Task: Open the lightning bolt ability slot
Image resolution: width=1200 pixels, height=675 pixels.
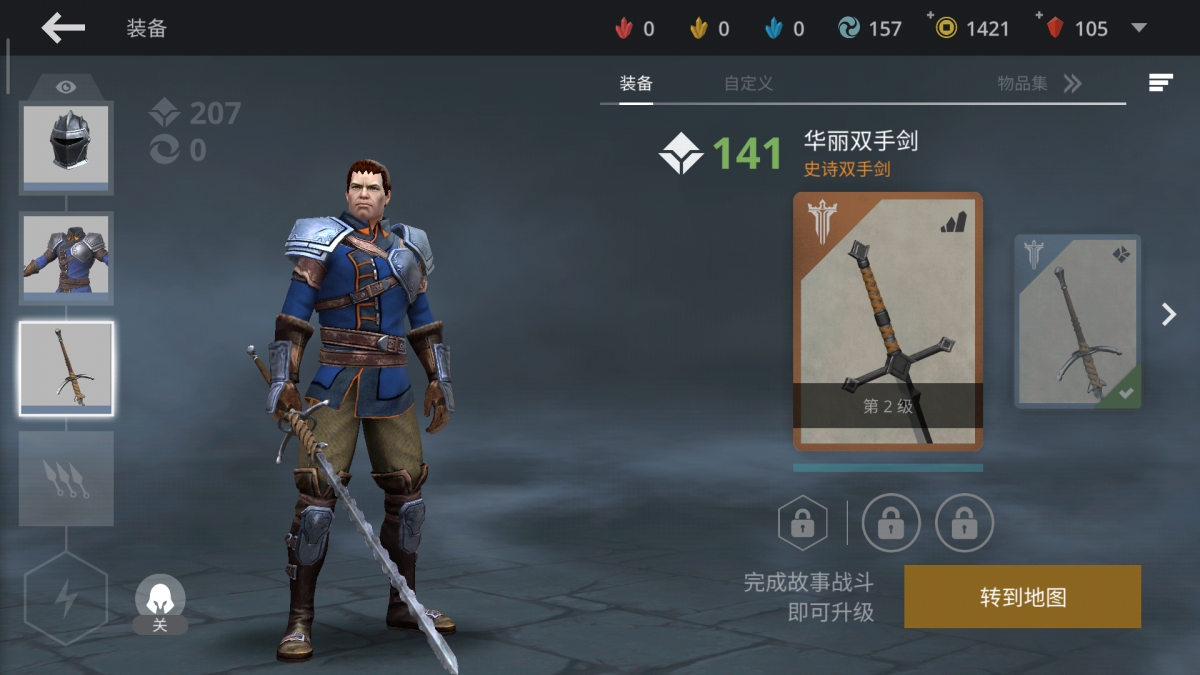Action: point(66,598)
